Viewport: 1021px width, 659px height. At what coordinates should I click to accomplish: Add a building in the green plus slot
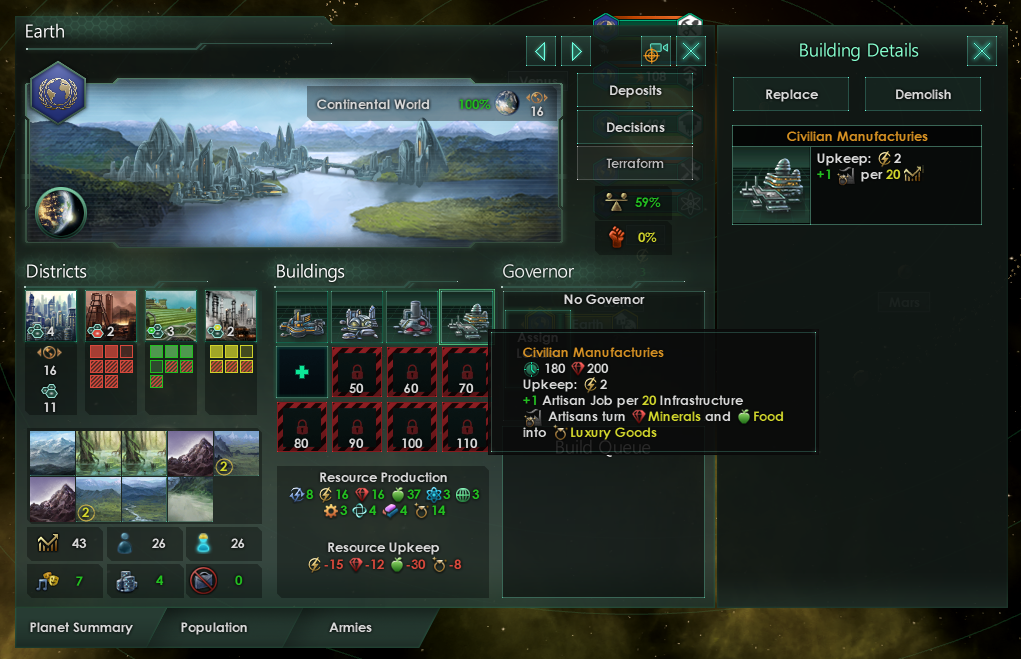pos(301,370)
